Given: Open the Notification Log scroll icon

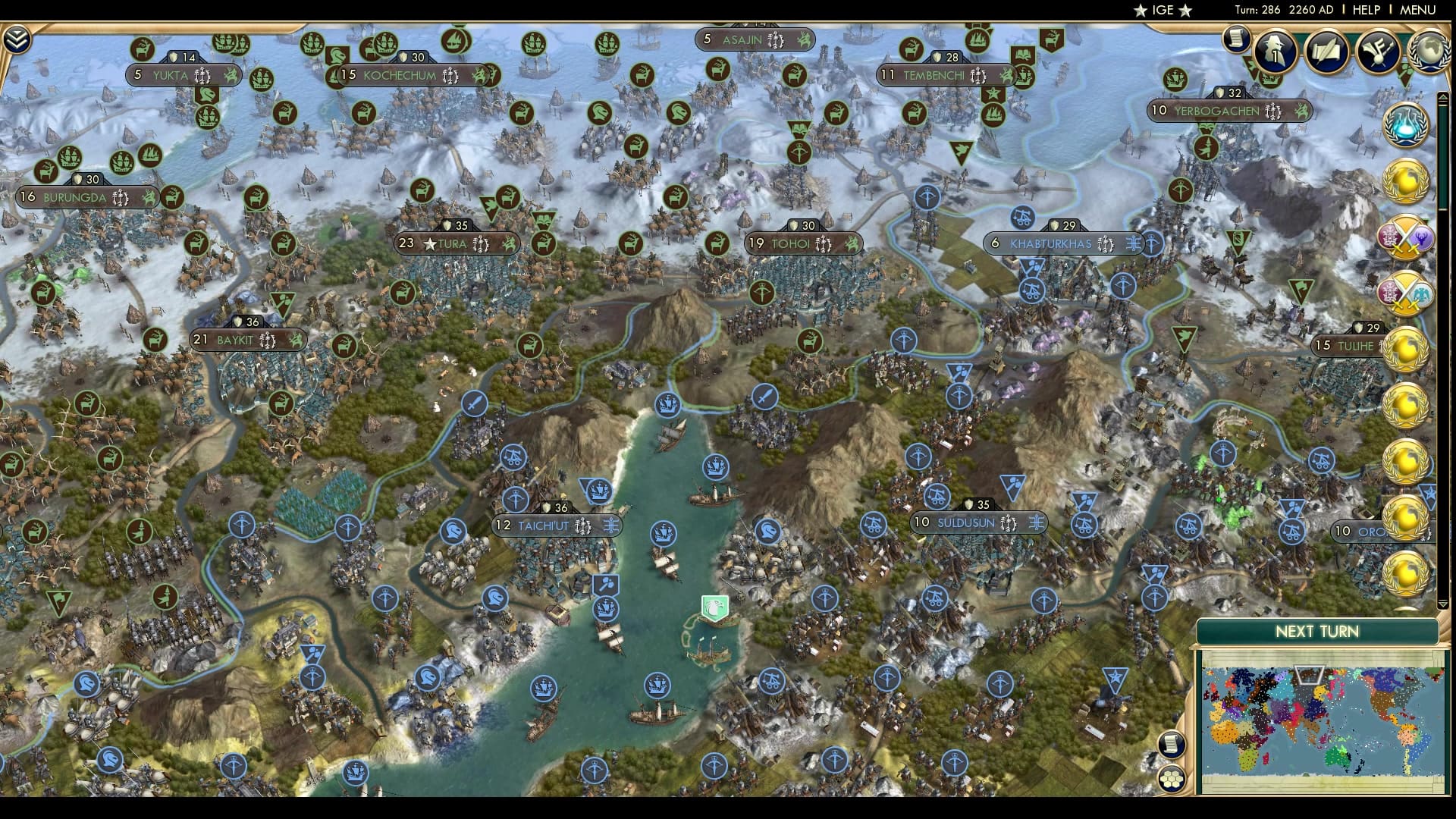Looking at the screenshot, I should pyautogui.click(x=1236, y=39).
